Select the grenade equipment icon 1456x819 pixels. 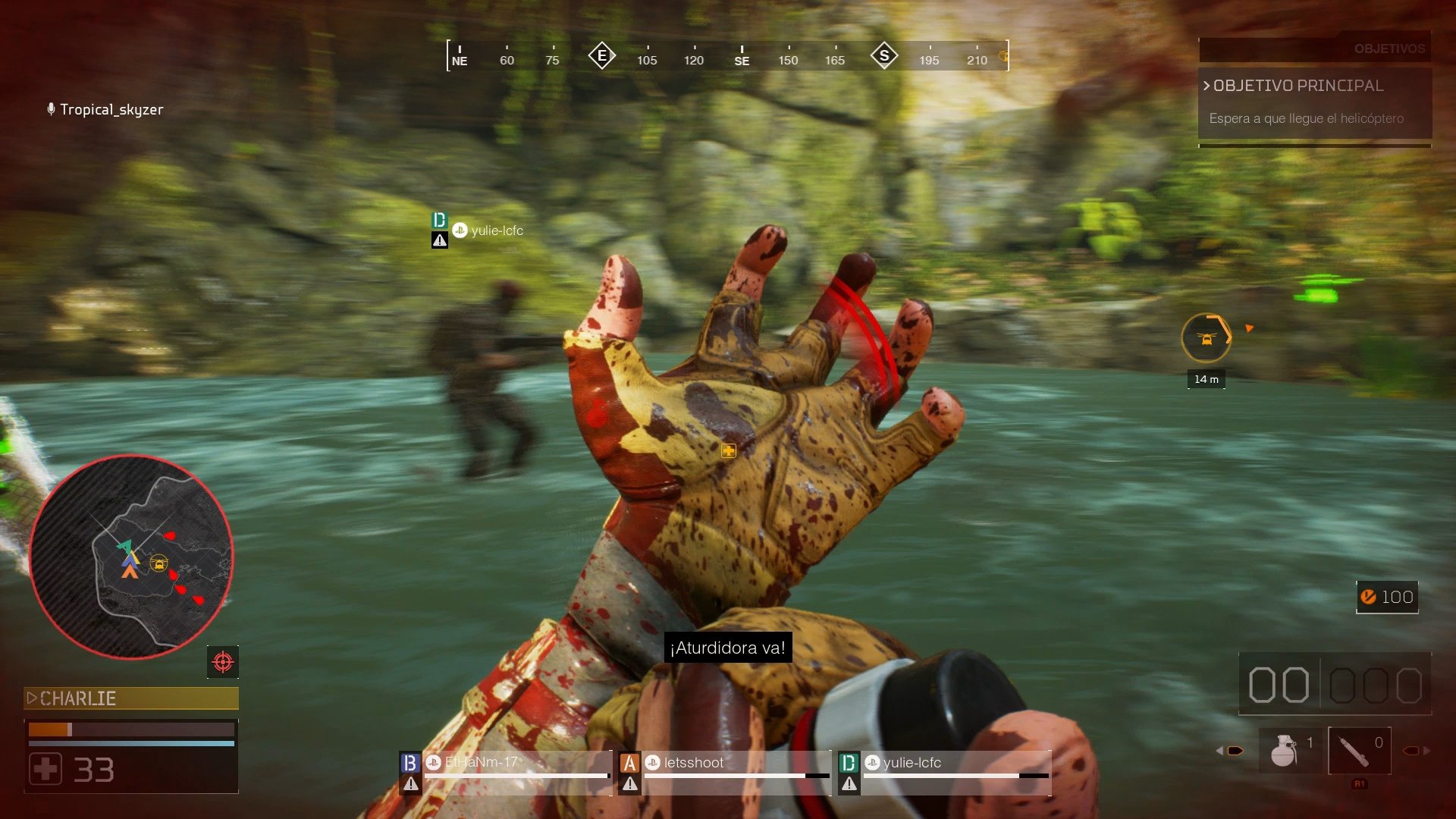coord(1283,749)
